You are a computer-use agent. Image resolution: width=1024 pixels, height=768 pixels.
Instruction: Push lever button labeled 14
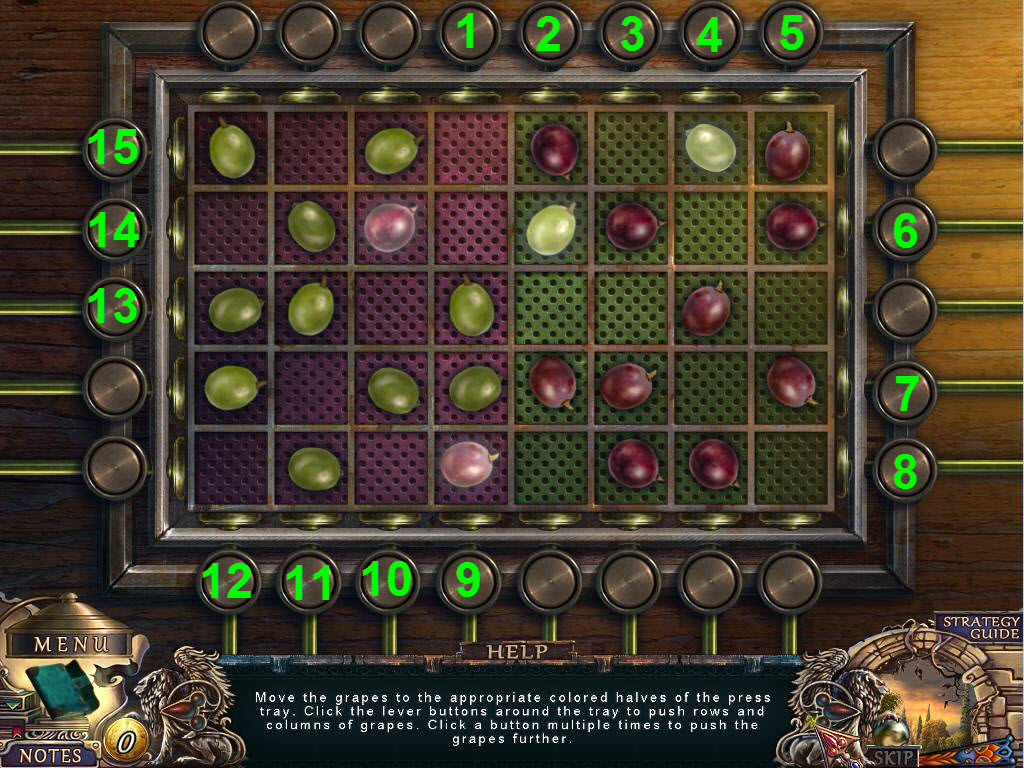point(115,229)
